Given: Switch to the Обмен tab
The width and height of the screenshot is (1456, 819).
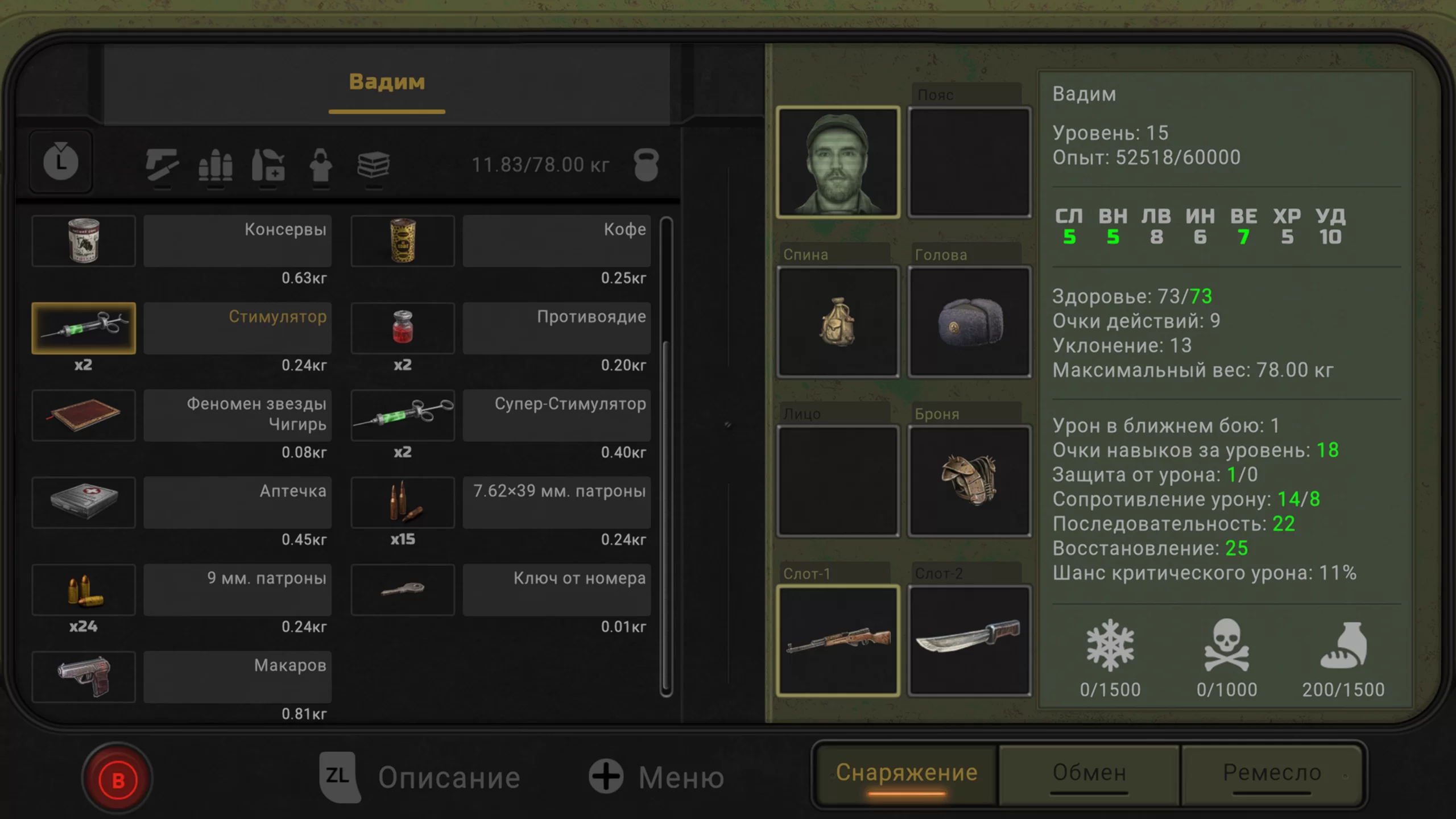Looking at the screenshot, I should 1089,773.
